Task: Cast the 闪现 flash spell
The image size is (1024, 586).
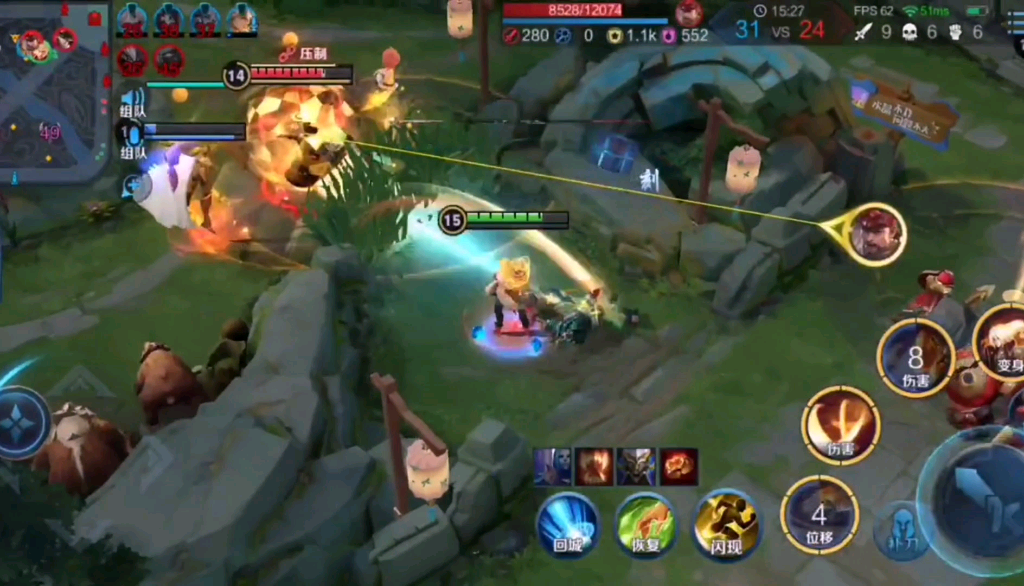Action: click(x=725, y=523)
